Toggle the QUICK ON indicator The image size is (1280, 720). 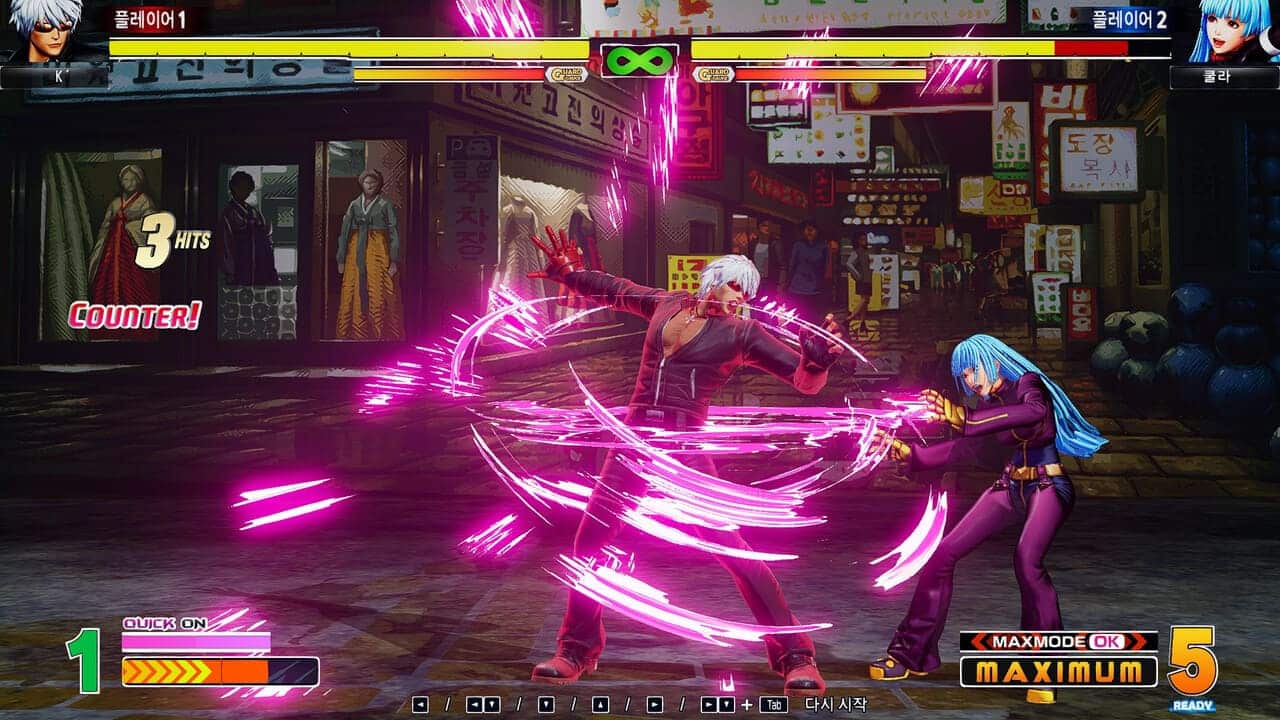click(x=165, y=622)
